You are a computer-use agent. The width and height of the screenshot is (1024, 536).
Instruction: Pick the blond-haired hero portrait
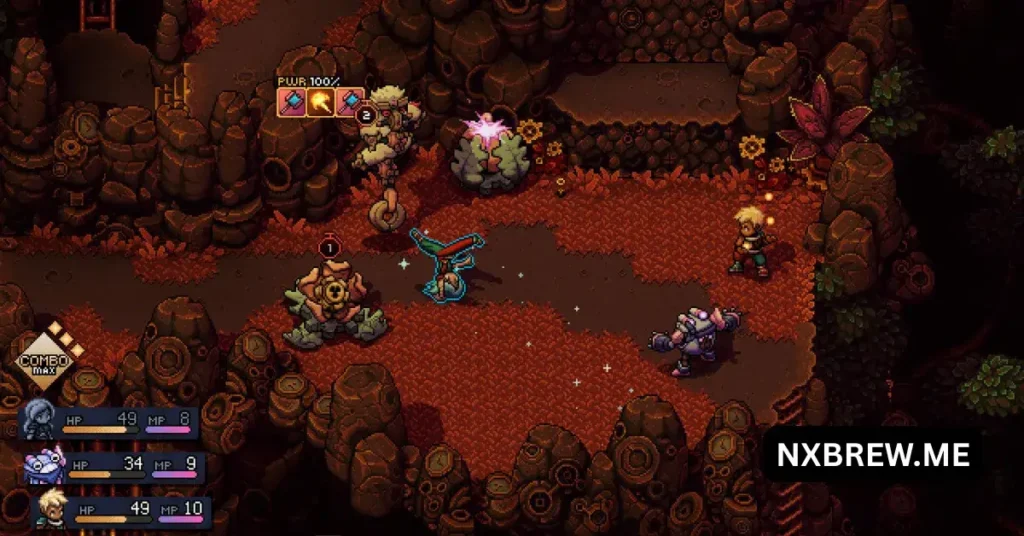click(x=52, y=508)
